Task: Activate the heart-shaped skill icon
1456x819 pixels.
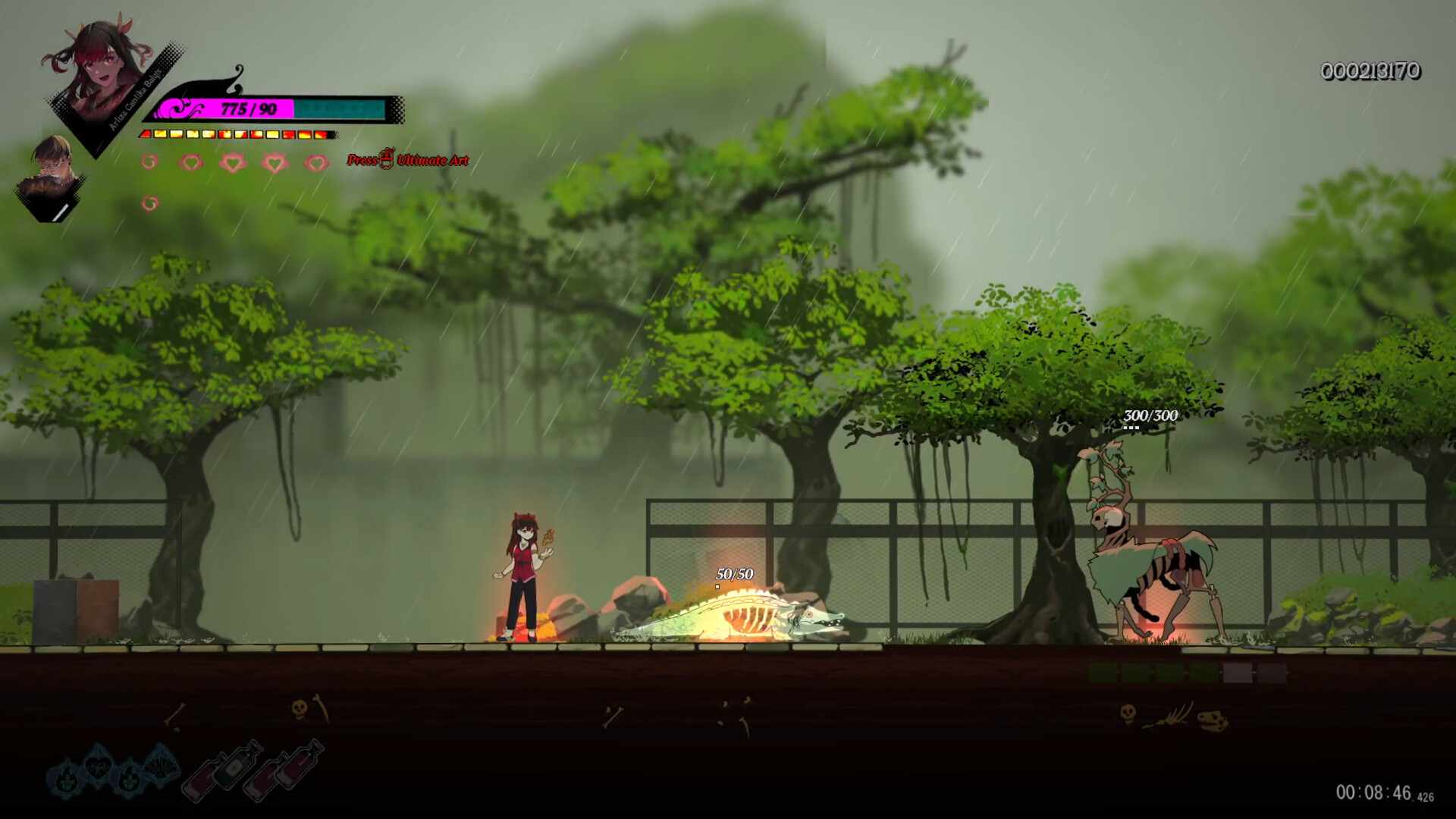Action: (97, 767)
